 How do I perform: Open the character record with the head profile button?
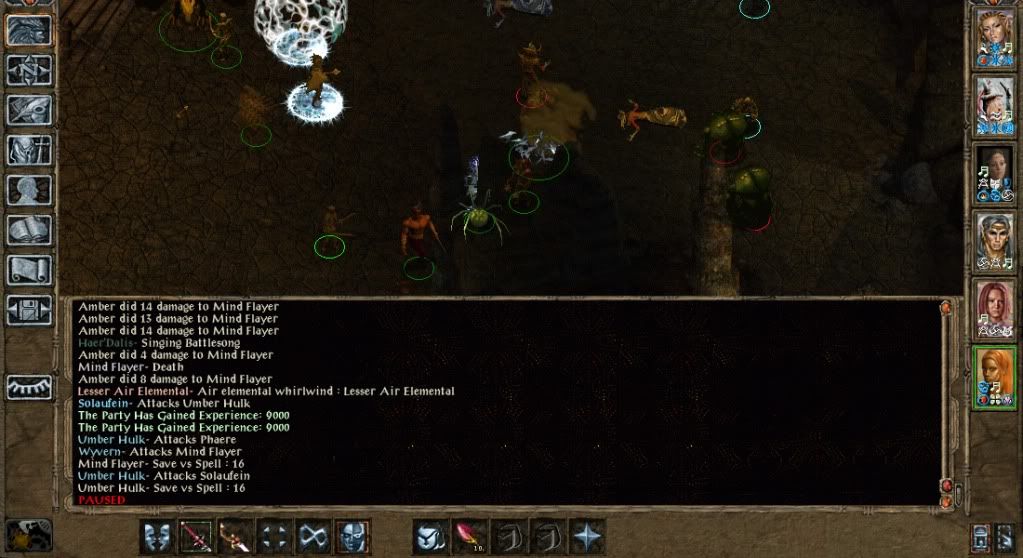tap(29, 190)
